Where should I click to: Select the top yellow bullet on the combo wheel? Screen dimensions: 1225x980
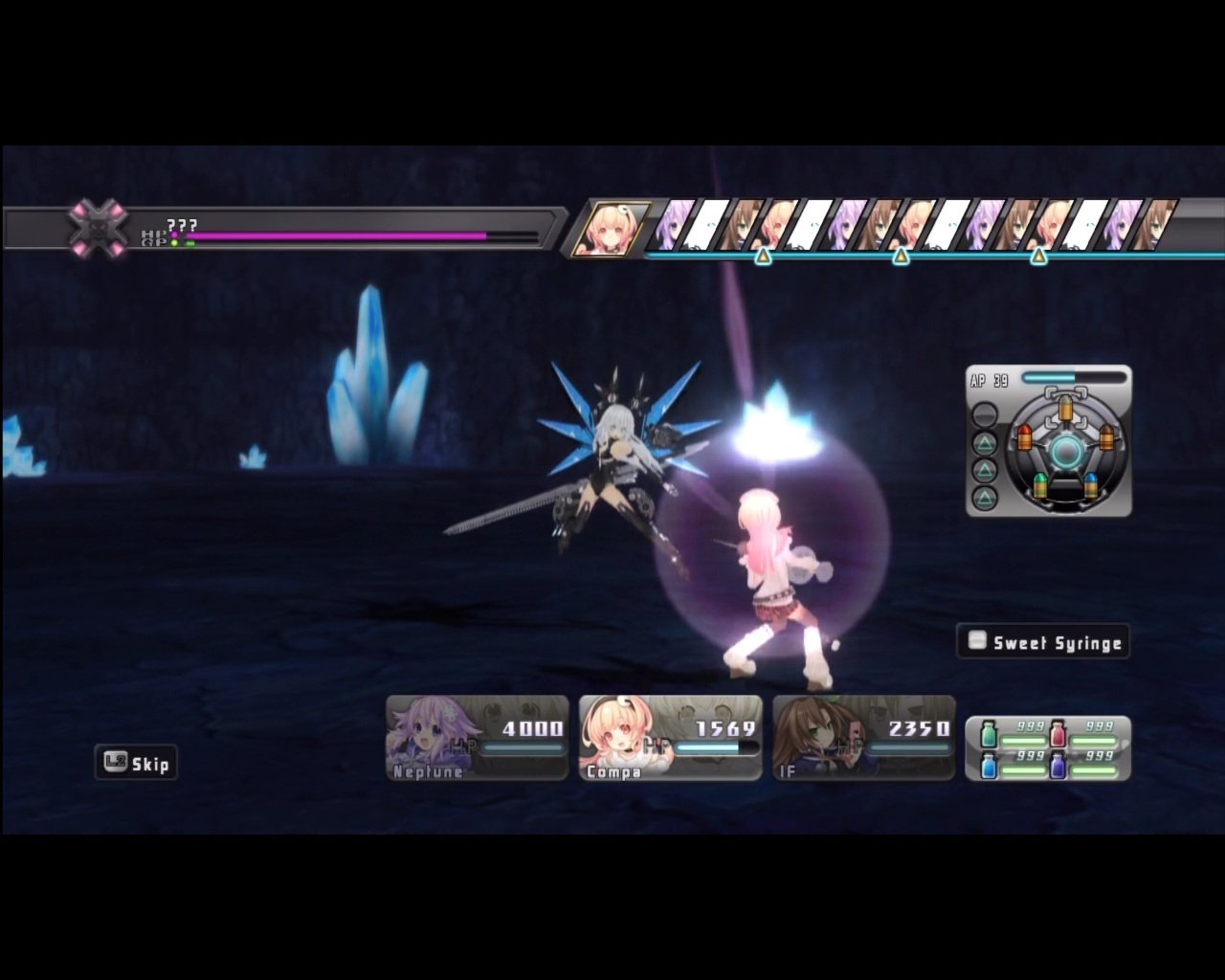point(1066,408)
